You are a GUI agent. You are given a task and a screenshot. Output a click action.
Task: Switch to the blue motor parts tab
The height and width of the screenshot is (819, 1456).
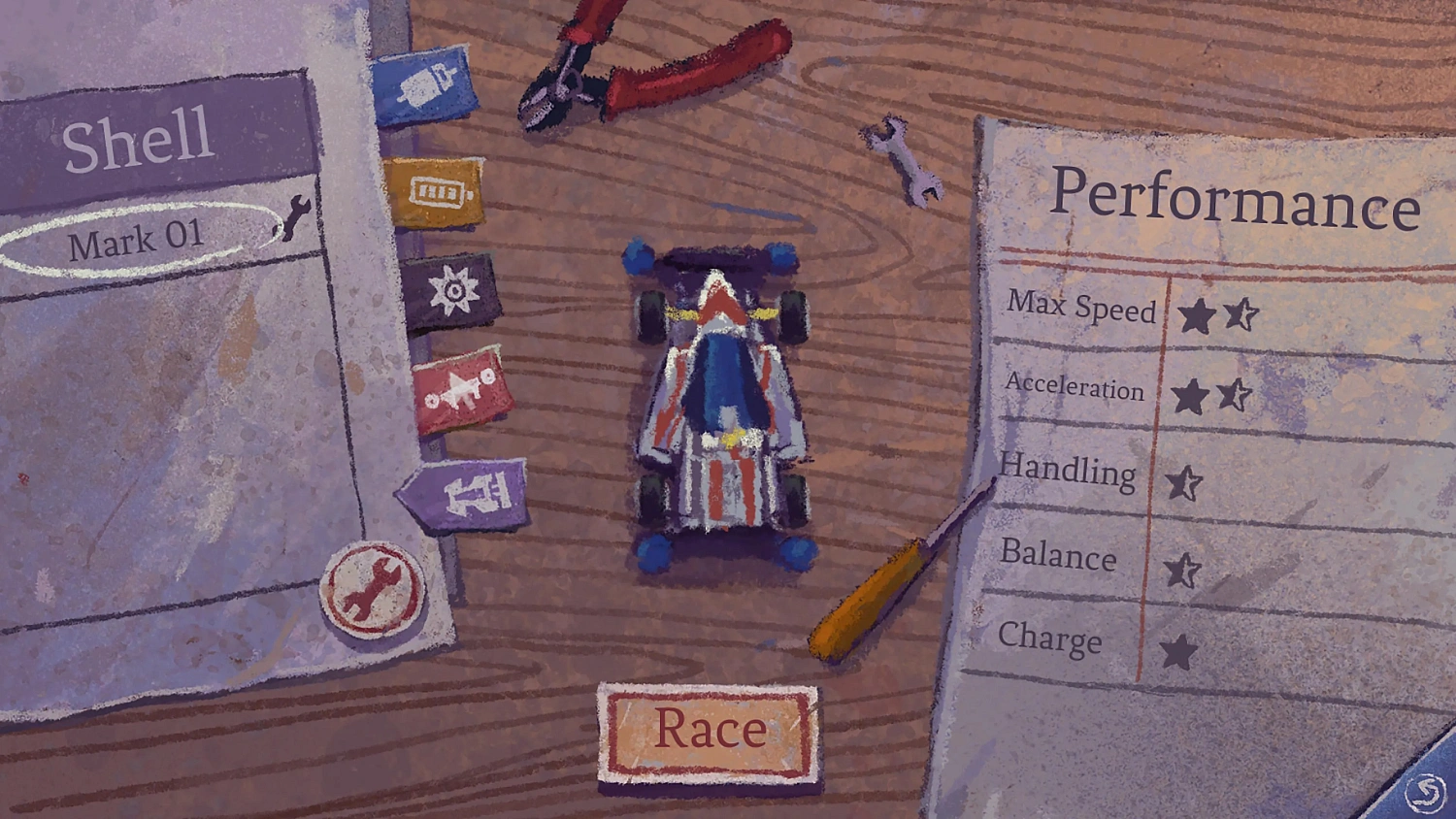[423, 87]
